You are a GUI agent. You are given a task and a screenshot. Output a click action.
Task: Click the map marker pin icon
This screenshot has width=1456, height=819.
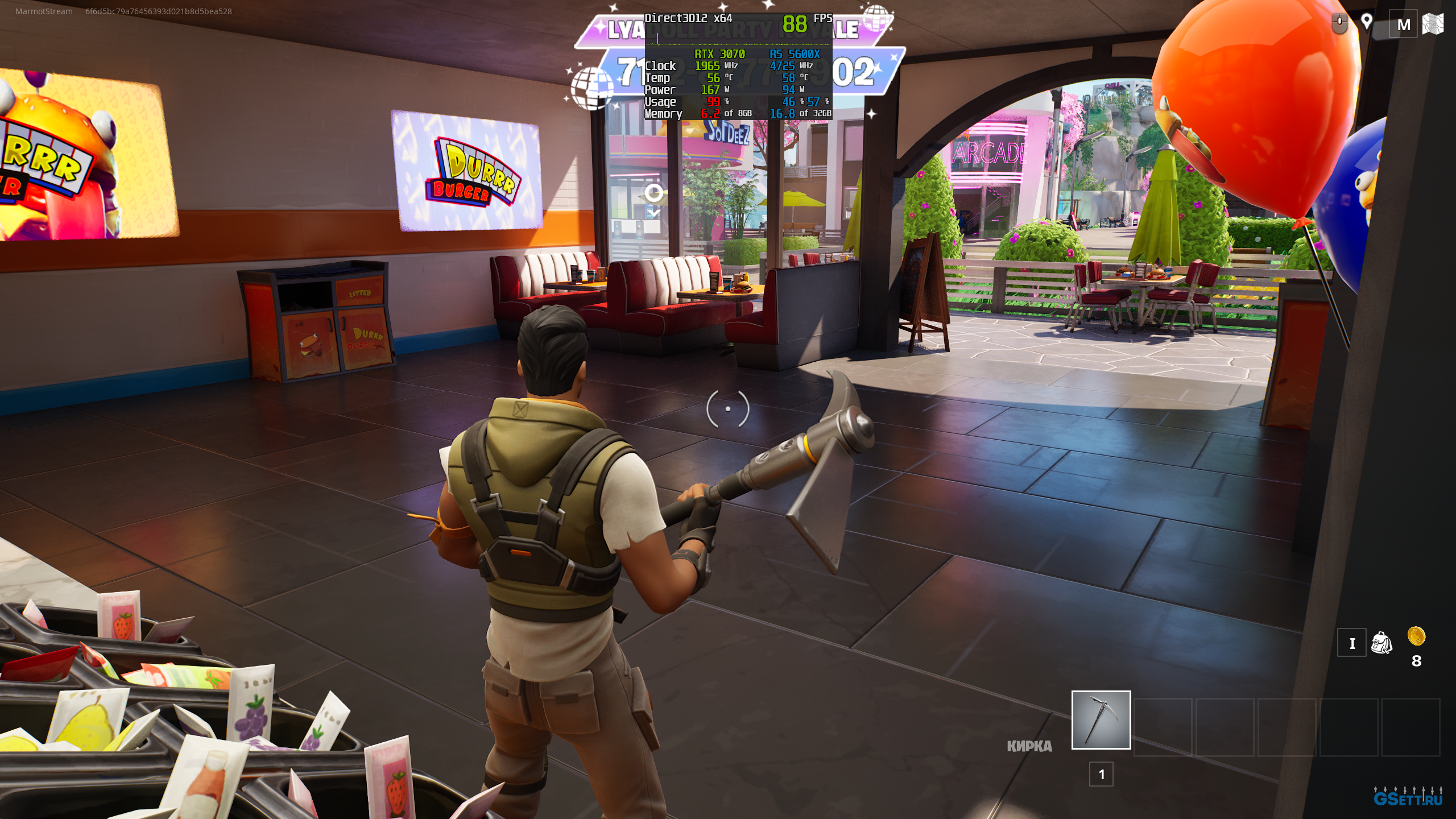pyautogui.click(x=1366, y=23)
